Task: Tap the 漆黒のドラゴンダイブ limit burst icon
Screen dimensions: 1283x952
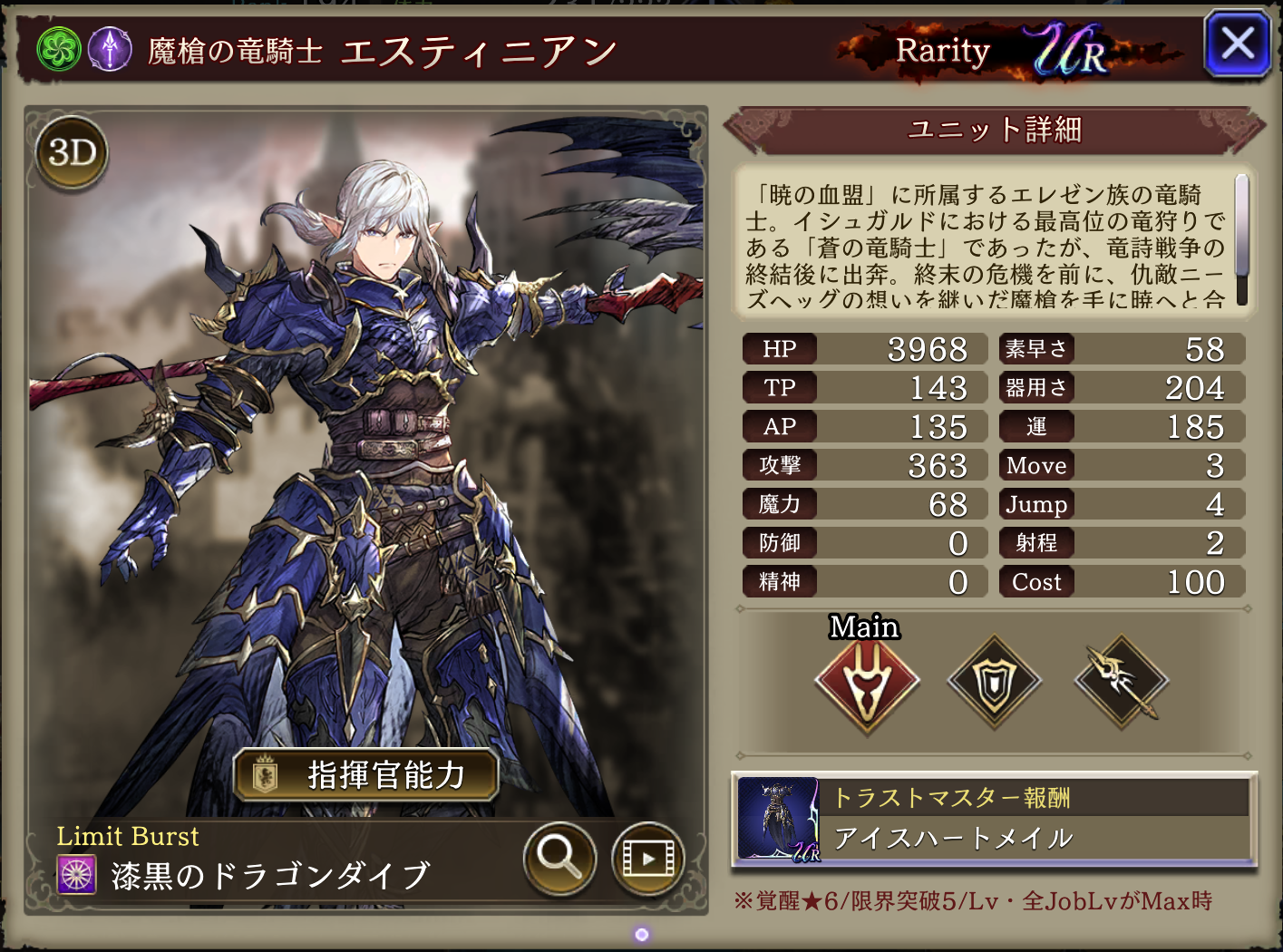Action: tap(77, 875)
